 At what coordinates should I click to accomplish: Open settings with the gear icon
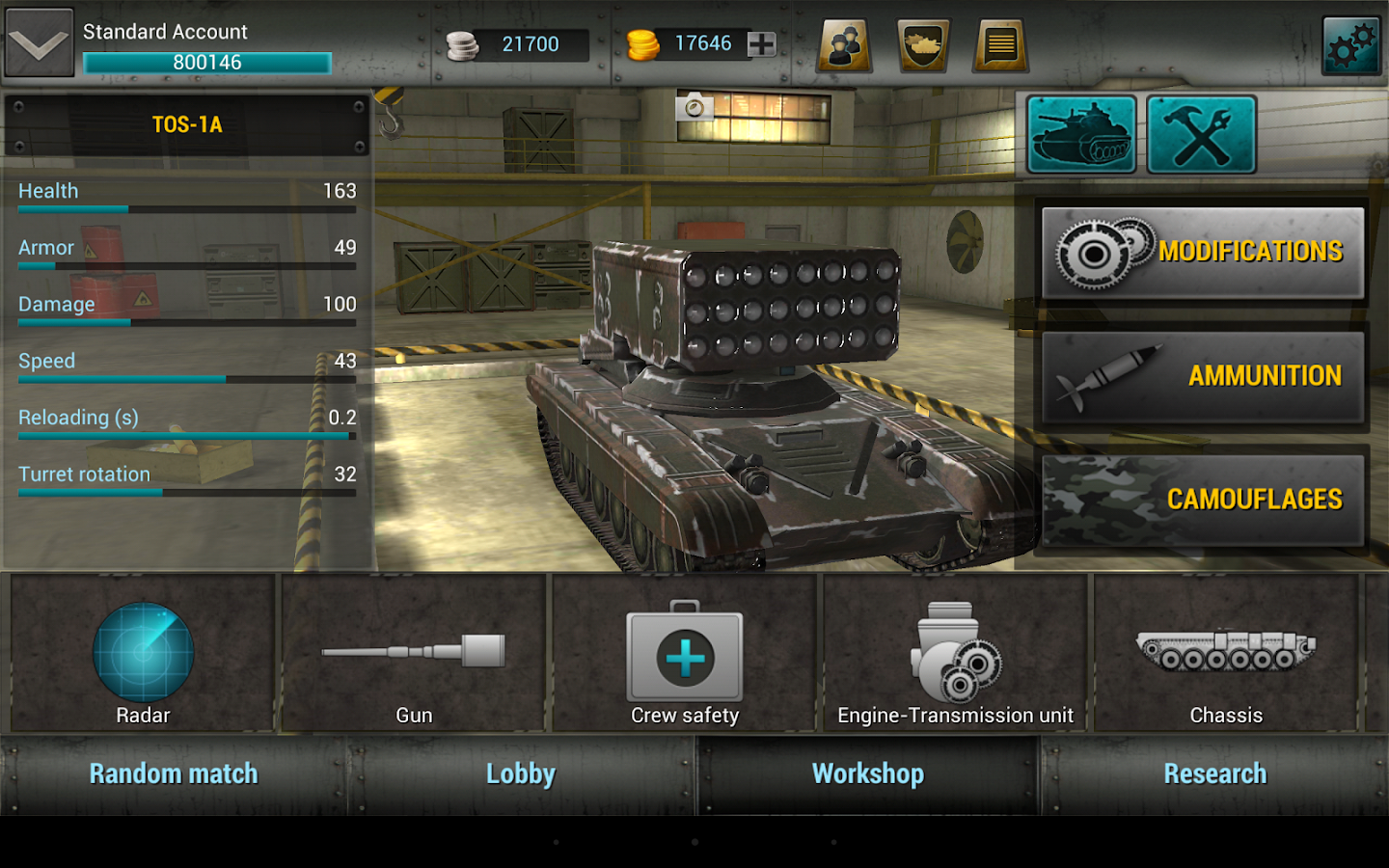[x=1351, y=44]
